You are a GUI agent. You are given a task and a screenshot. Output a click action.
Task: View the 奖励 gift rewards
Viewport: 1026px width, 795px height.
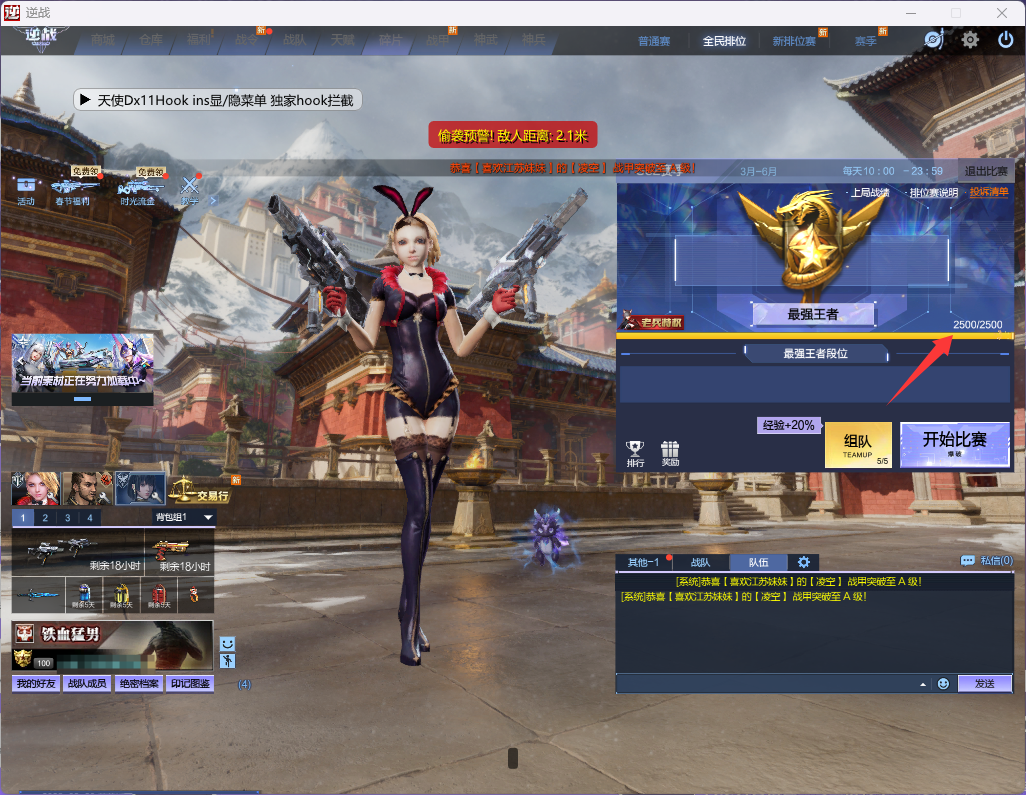click(x=670, y=453)
